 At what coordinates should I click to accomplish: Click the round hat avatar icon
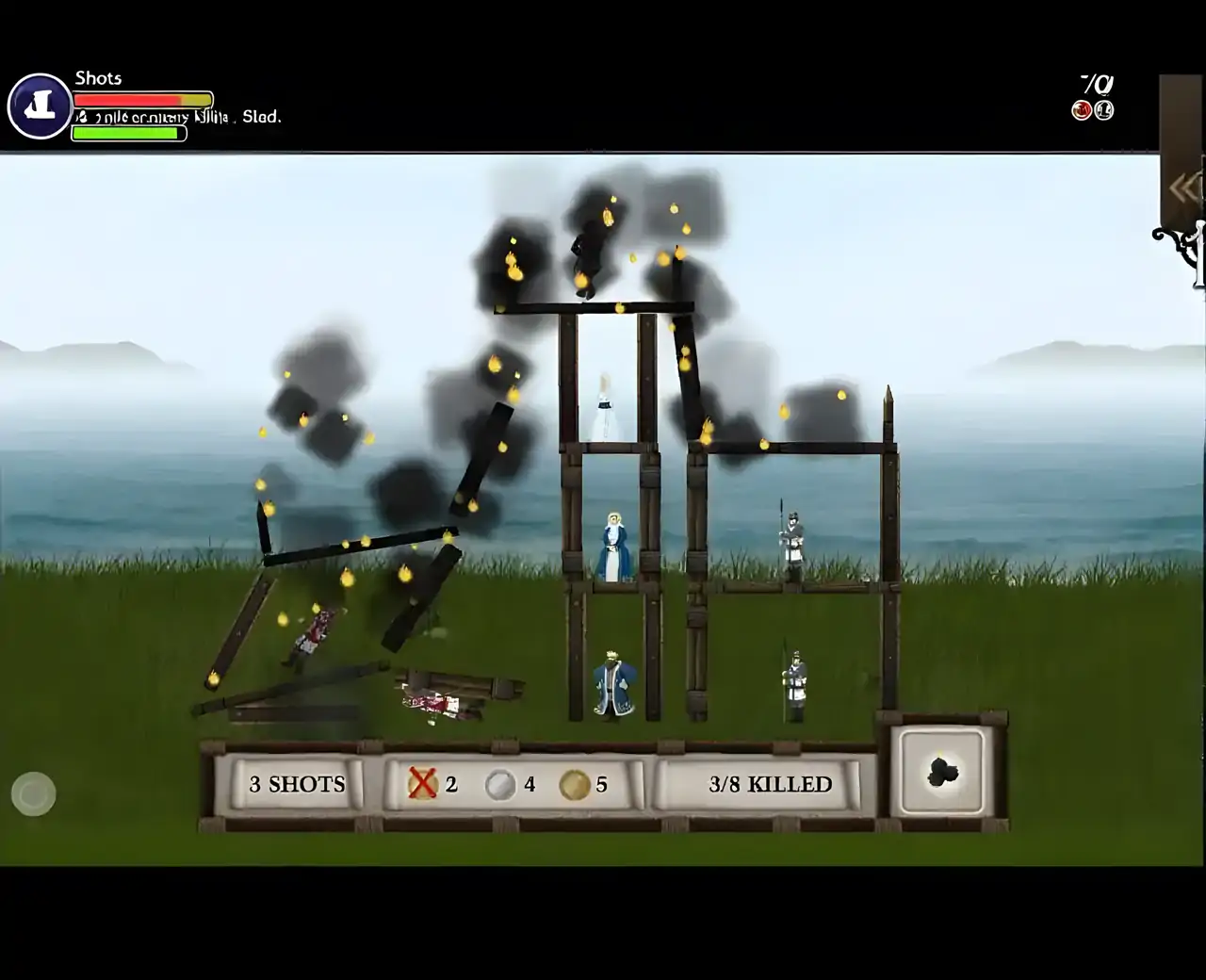pyautogui.click(x=40, y=106)
